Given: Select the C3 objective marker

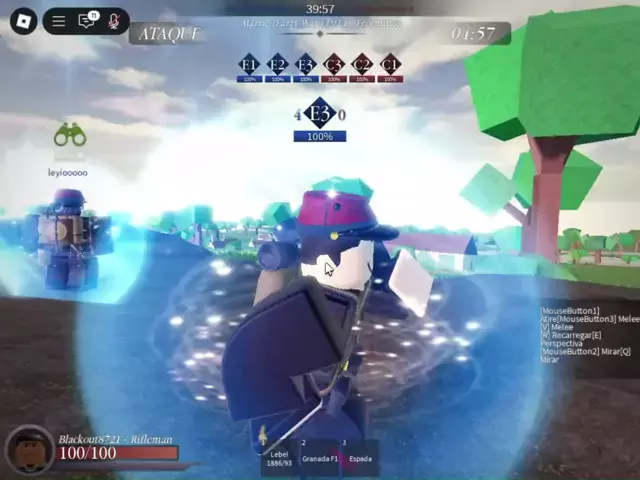Looking at the screenshot, I should click(x=334, y=65).
